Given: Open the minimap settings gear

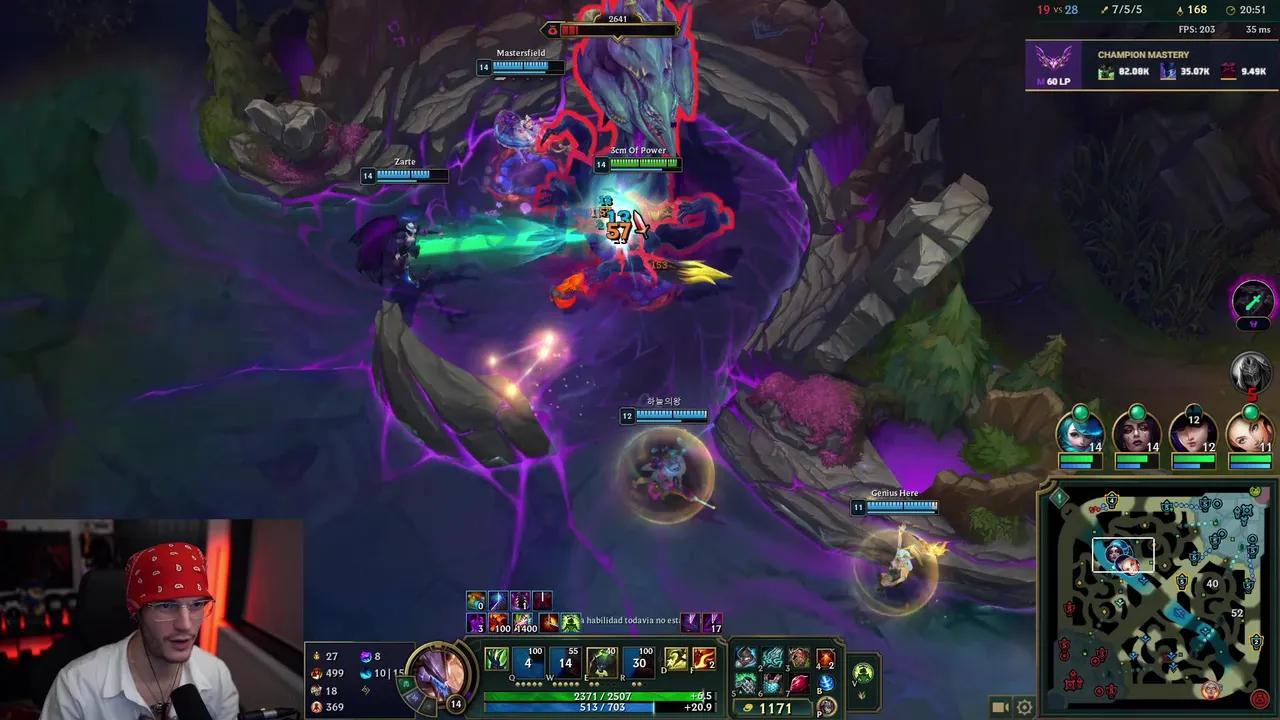Looking at the screenshot, I should click(x=1024, y=706).
